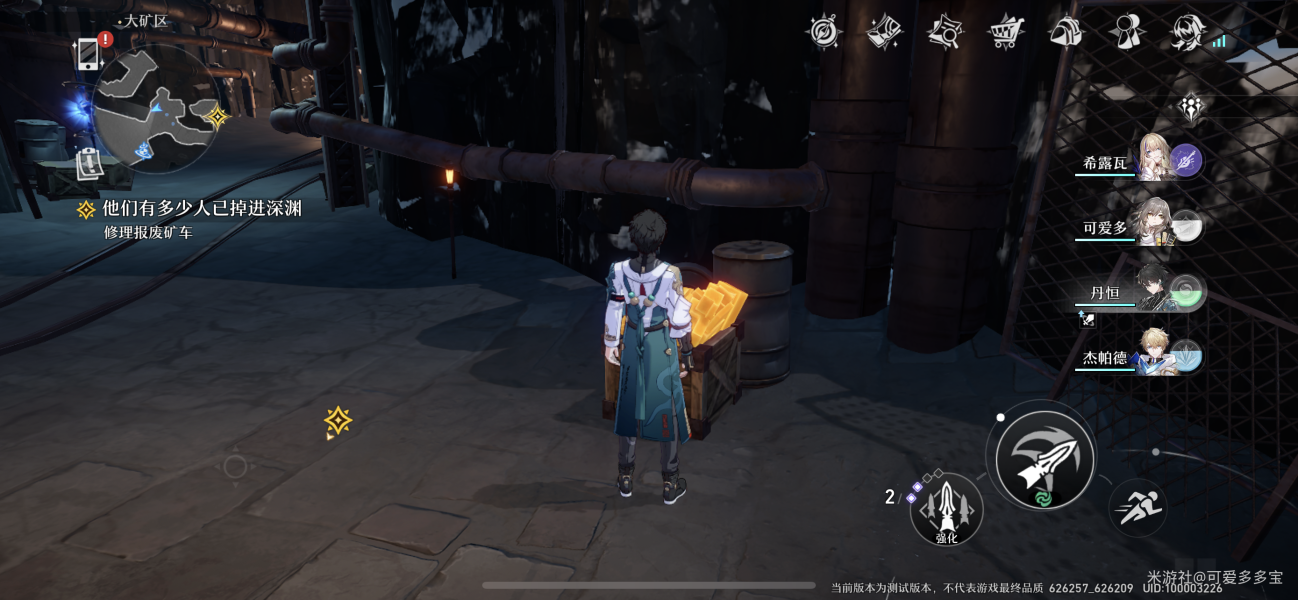Open the warp pawn icon
This screenshot has width=1298, height=600.
pyautogui.click(x=1127, y=32)
